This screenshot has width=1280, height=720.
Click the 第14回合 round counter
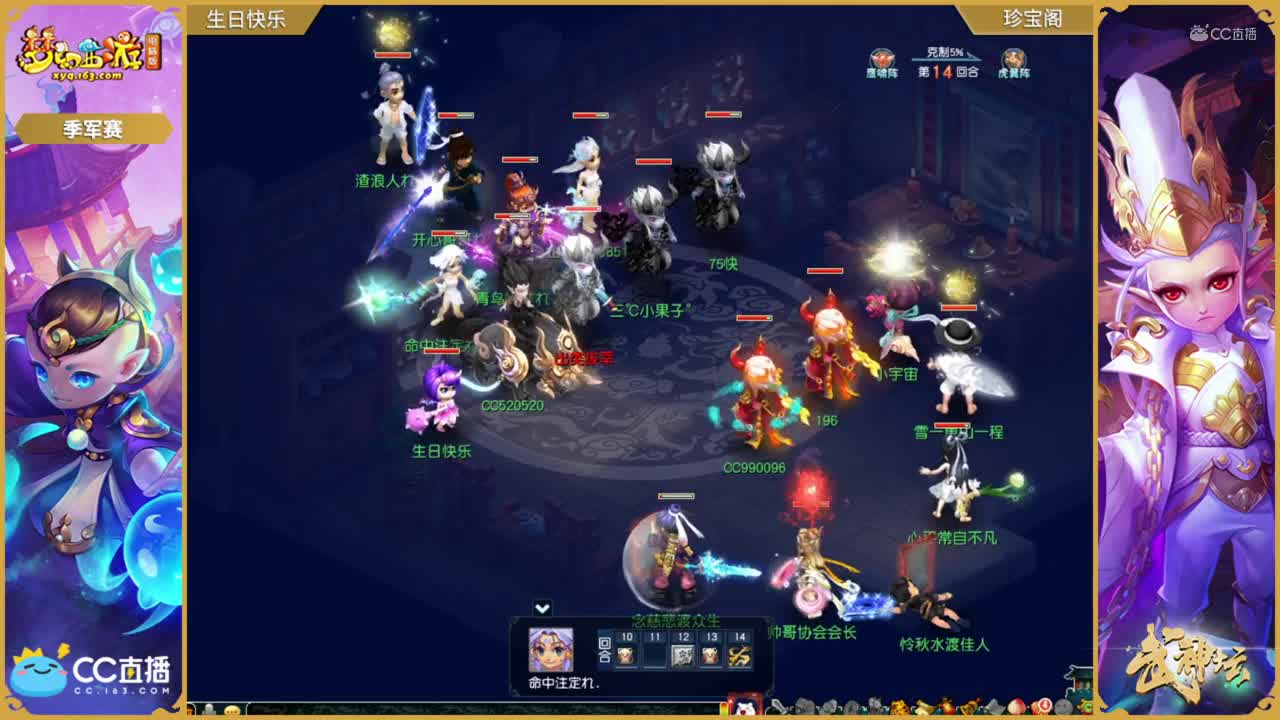(x=946, y=73)
